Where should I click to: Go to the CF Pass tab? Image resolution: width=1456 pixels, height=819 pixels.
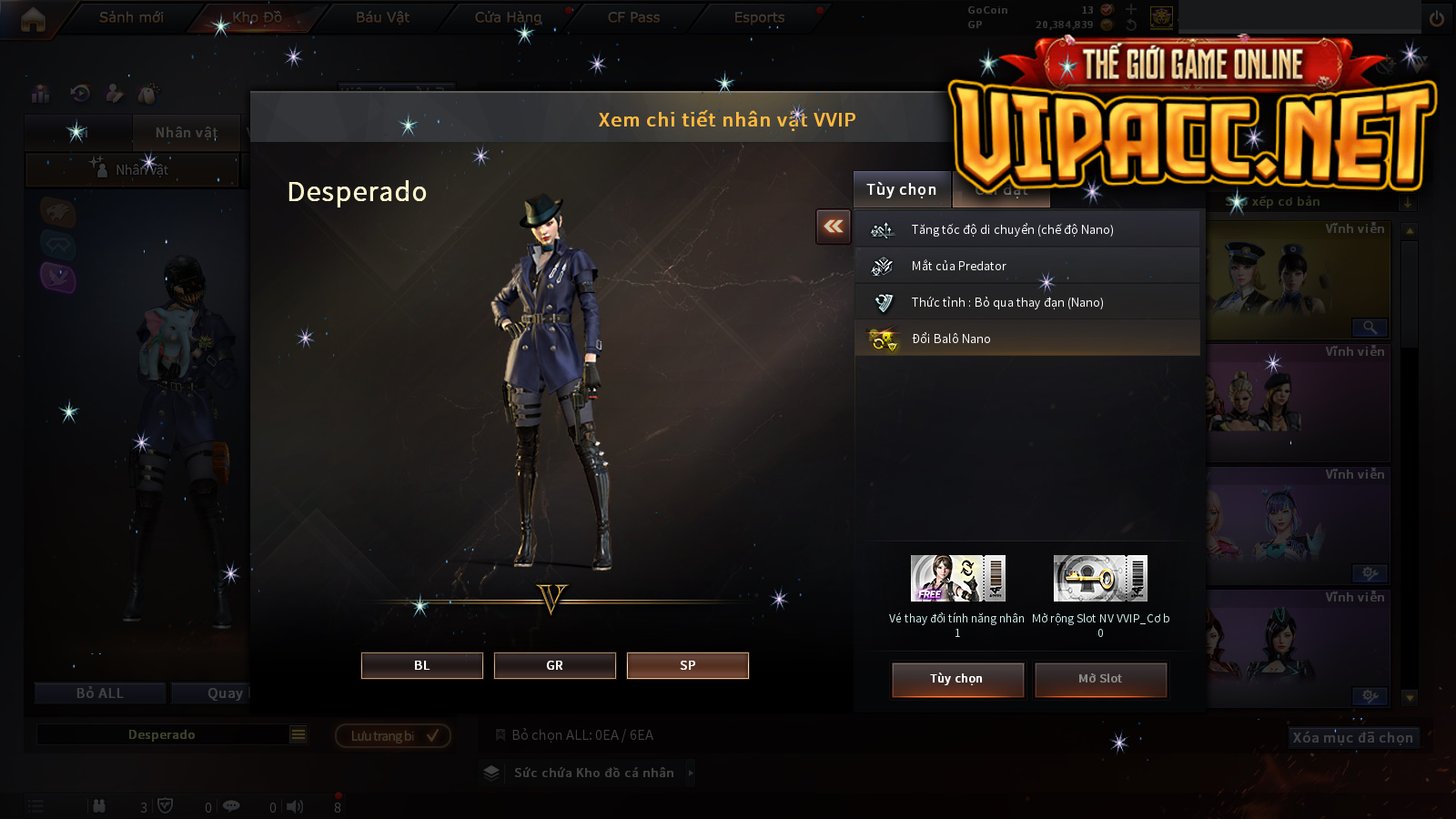click(633, 17)
